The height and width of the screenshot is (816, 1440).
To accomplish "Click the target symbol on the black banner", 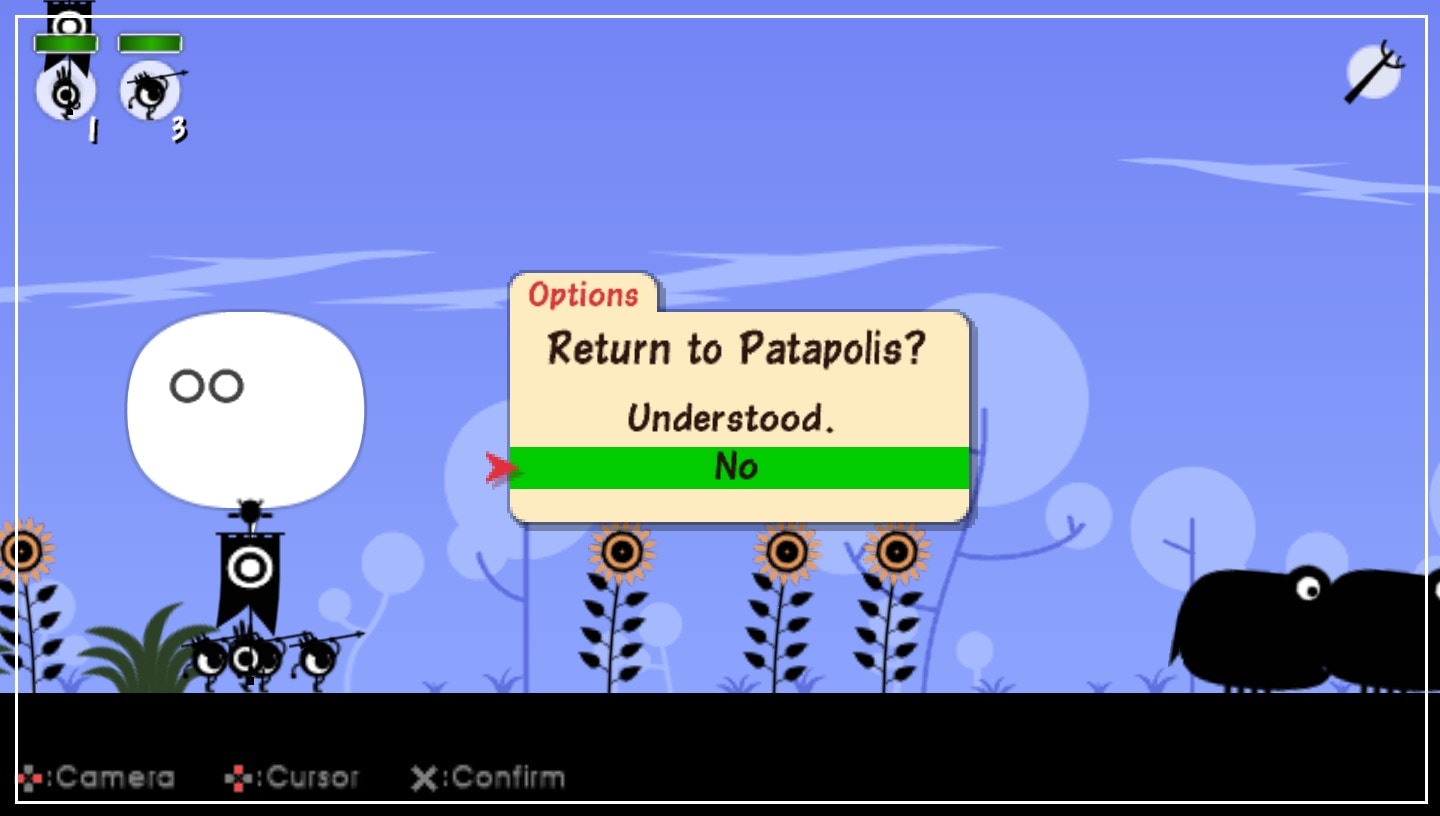I will (249, 569).
